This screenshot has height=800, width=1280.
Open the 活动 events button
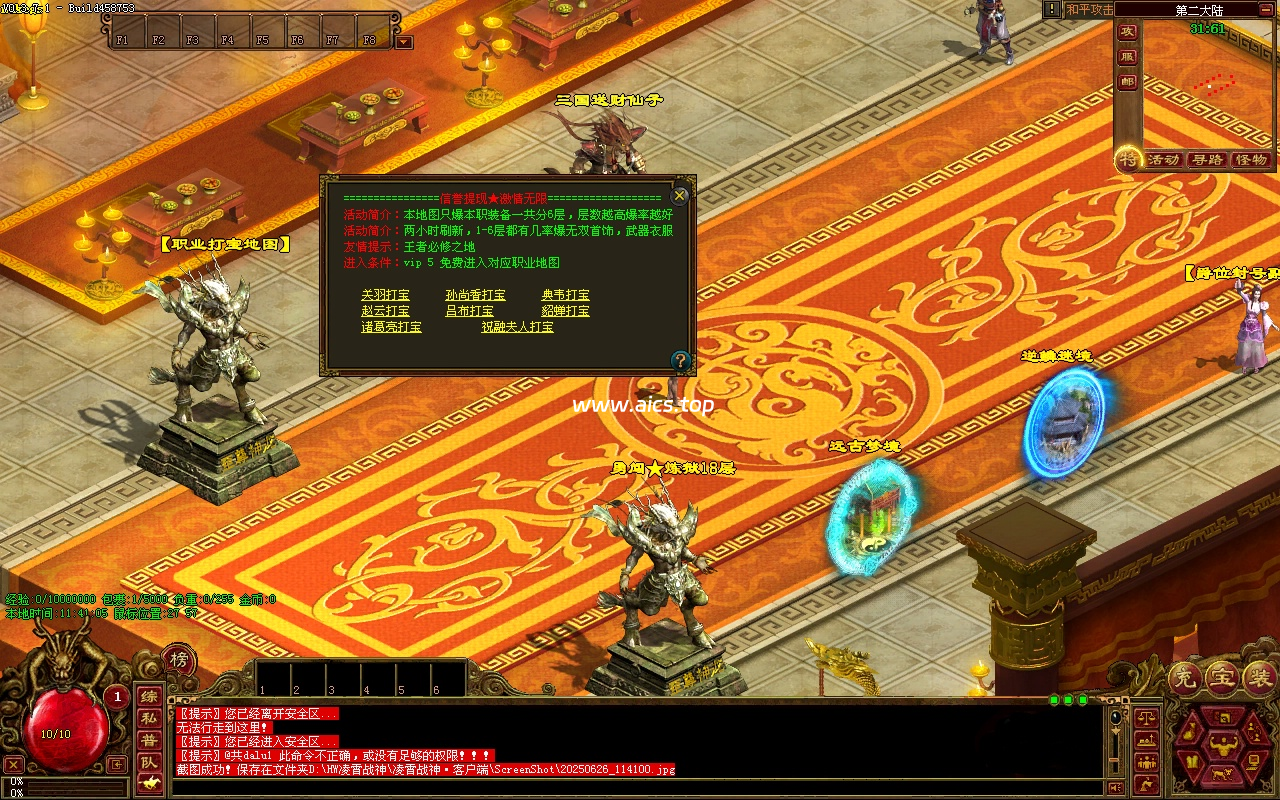(1163, 160)
